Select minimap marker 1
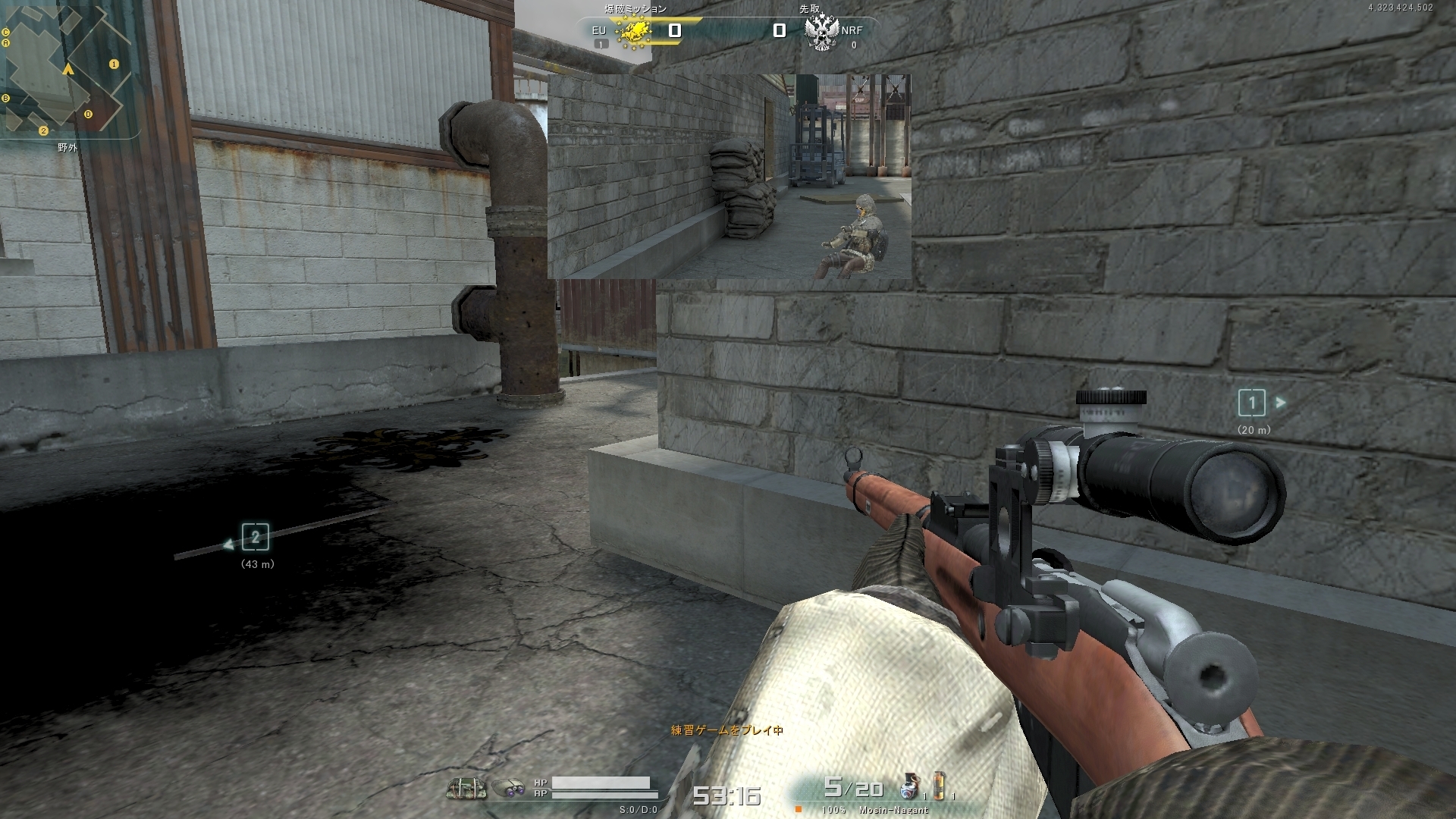This screenshot has width=1456, height=819. click(x=114, y=64)
